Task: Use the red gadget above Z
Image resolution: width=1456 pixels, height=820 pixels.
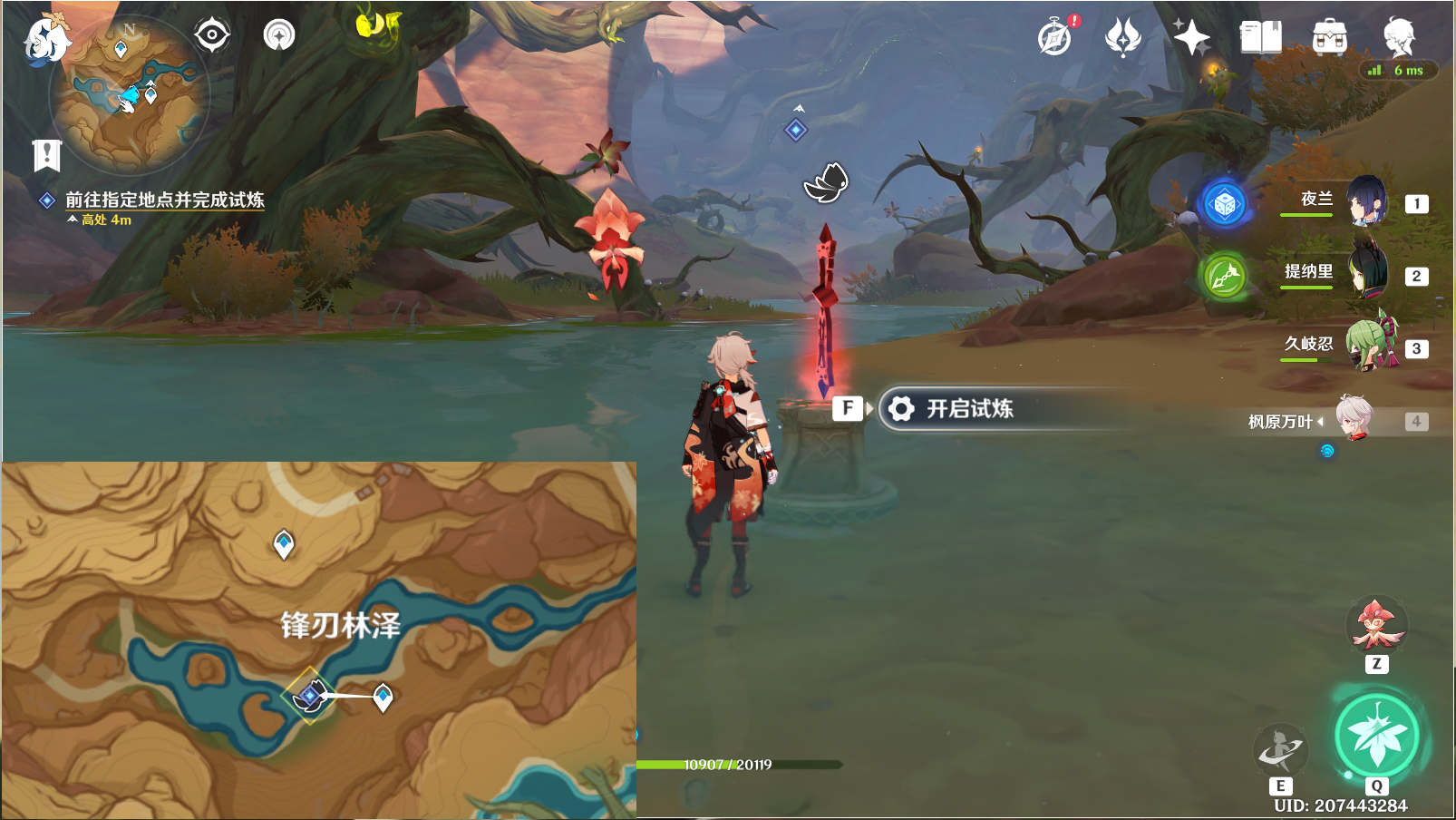Action: coord(1376,624)
